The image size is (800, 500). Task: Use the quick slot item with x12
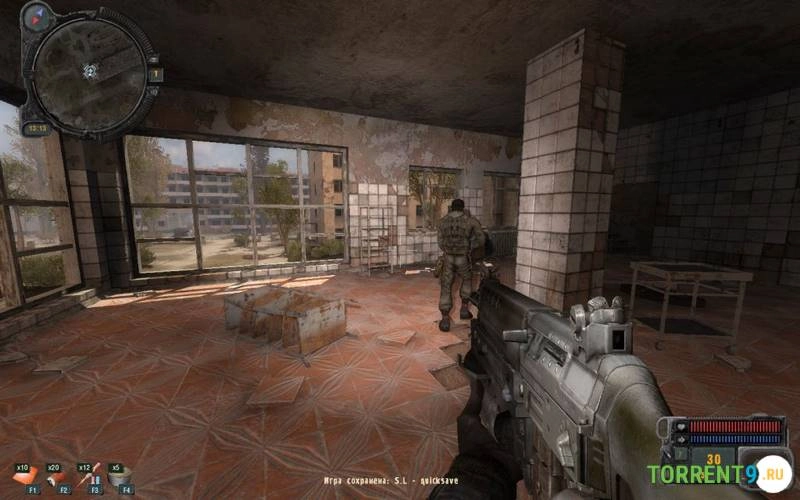tap(90, 477)
